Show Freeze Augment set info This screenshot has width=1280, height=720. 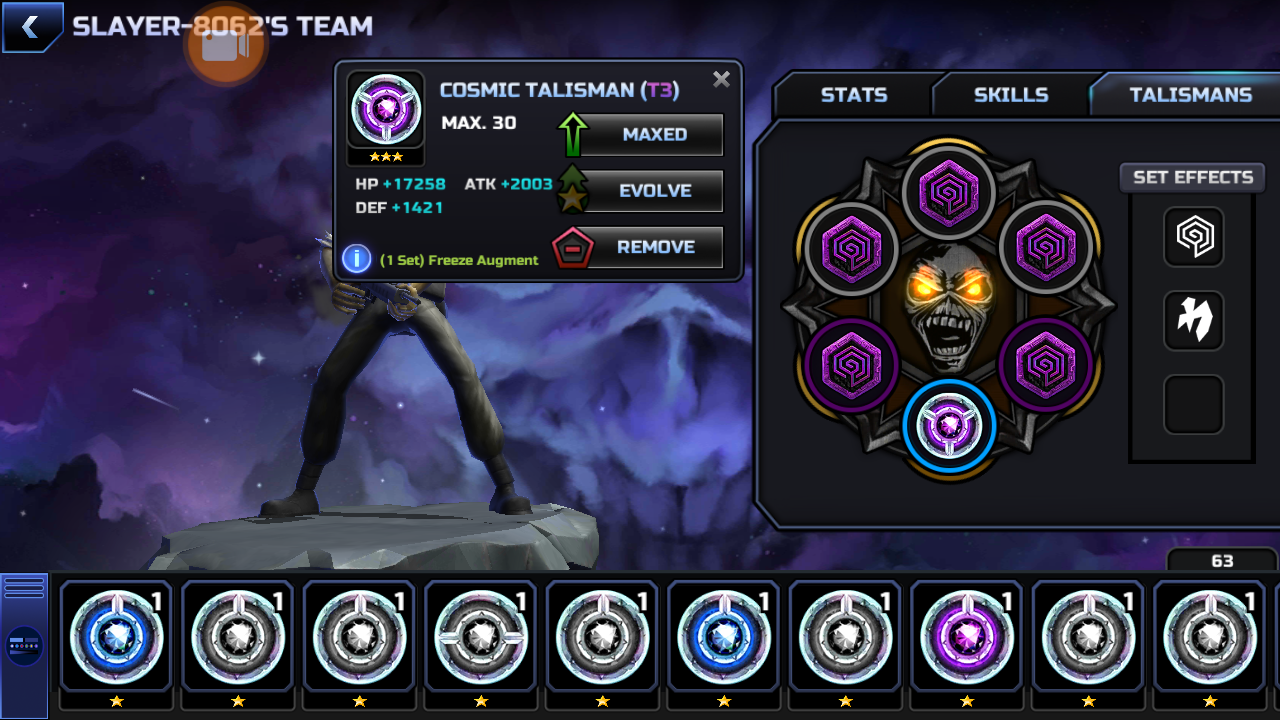(357, 259)
